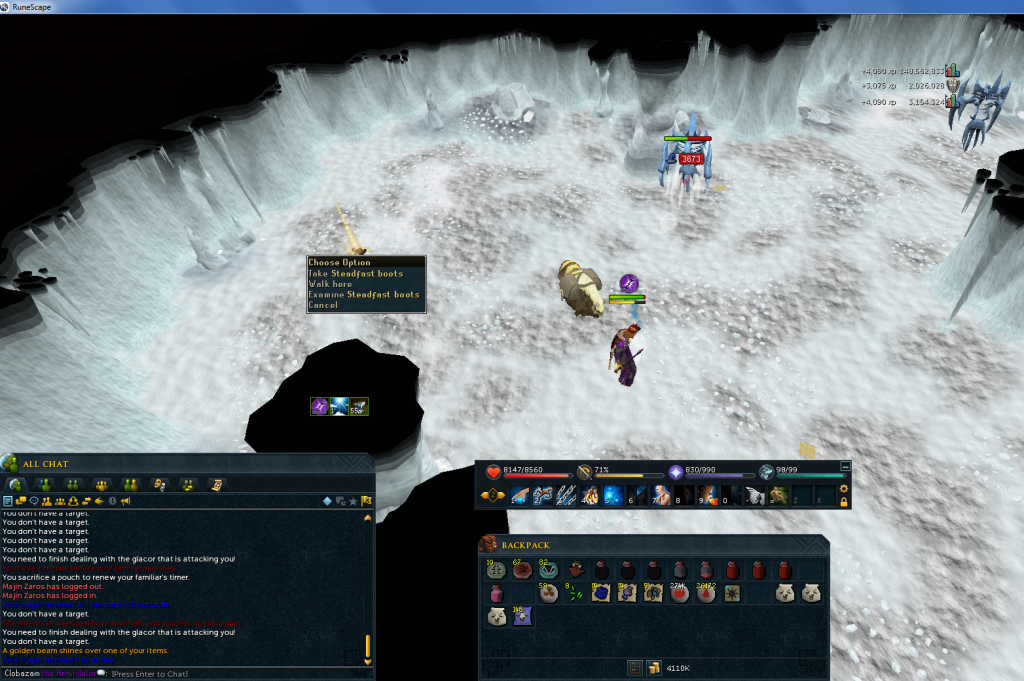1024x681 pixels.
Task: Click the green herb leaves item
Action: pyautogui.click(x=574, y=594)
